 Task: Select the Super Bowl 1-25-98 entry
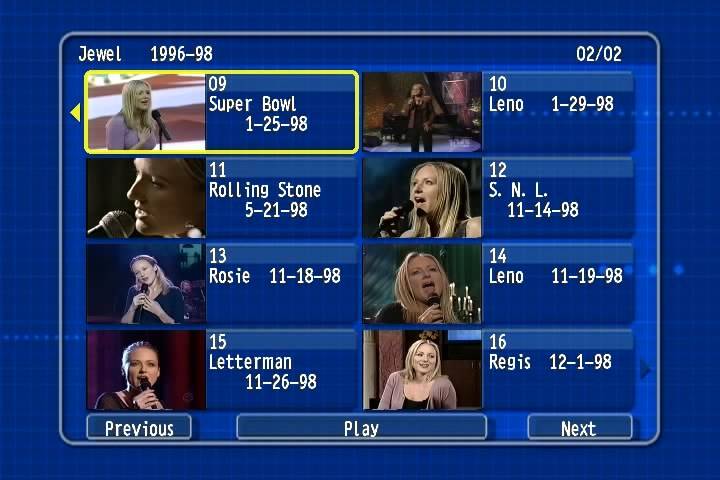tap(221, 112)
